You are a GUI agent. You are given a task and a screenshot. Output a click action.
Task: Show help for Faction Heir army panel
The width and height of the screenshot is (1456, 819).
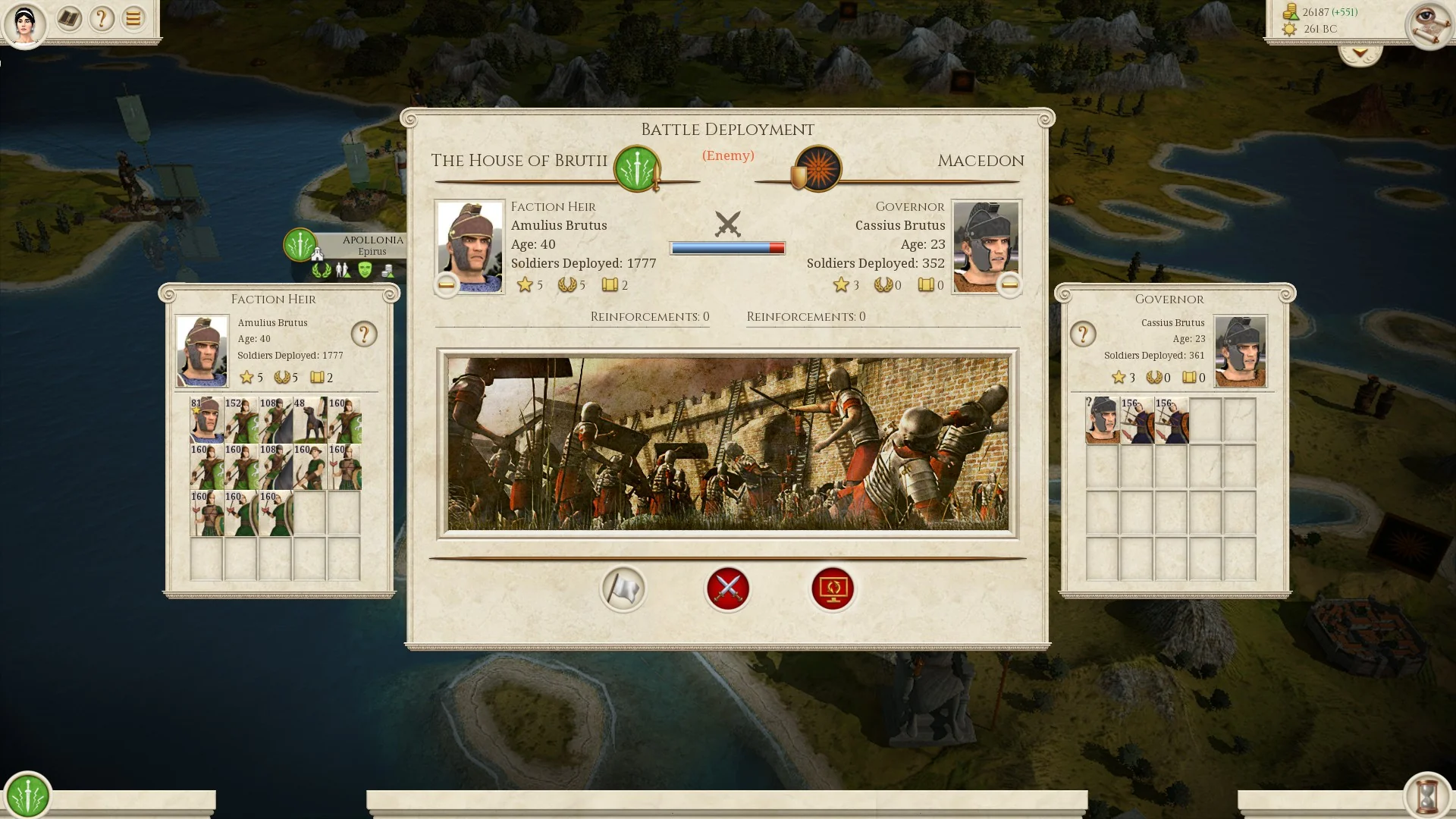click(364, 334)
